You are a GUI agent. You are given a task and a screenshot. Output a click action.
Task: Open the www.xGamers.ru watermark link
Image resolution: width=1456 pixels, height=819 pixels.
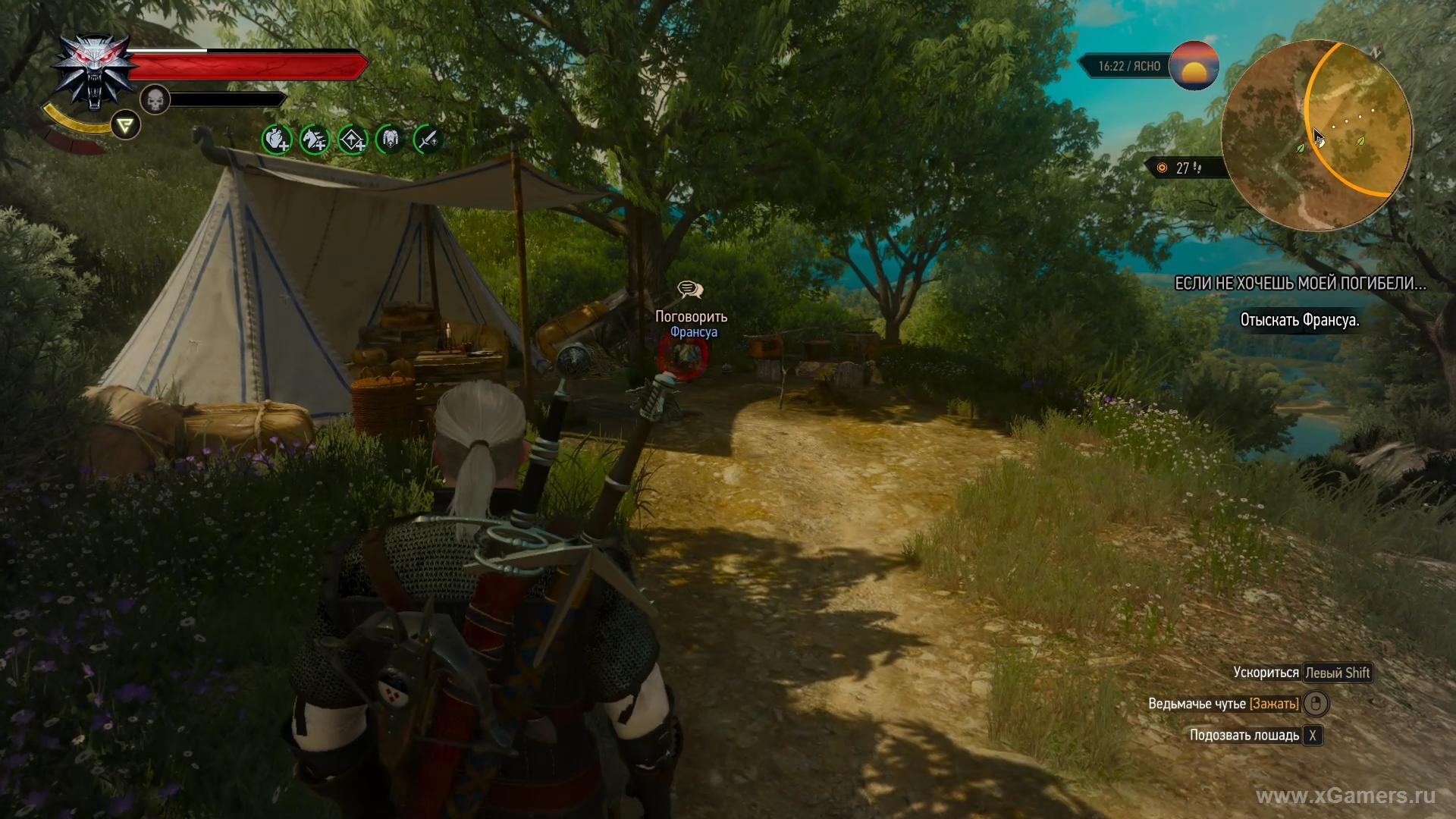coord(1345,795)
